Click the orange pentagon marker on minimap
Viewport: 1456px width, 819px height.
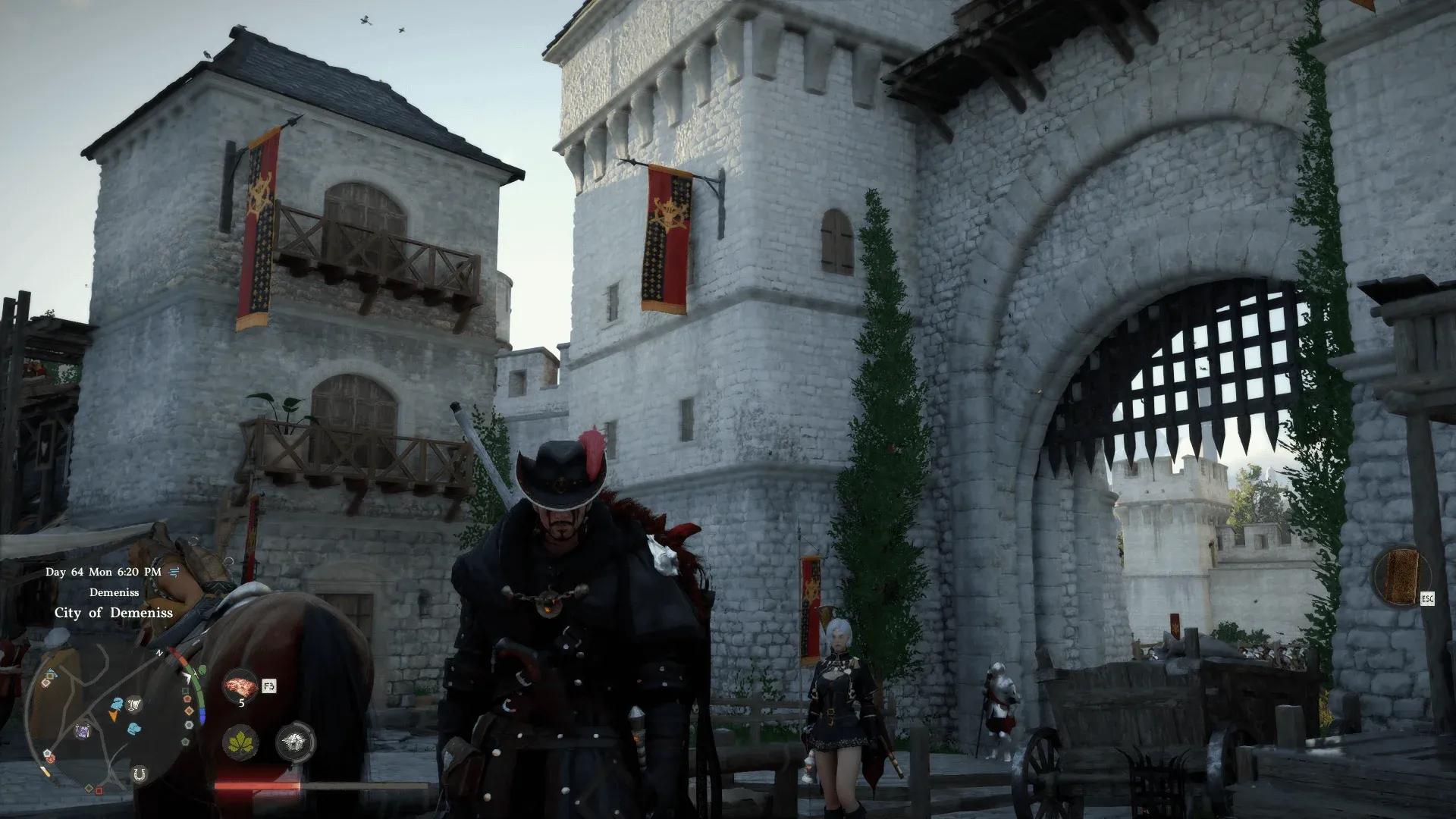(x=187, y=698)
